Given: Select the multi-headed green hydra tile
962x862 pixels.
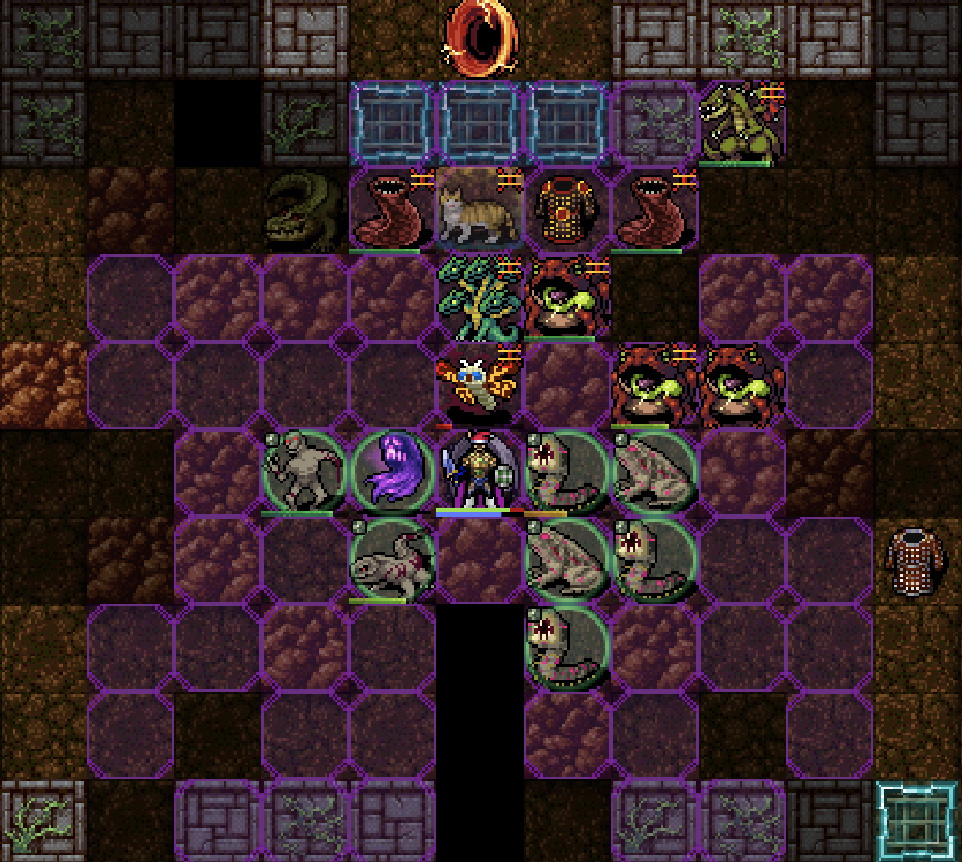Looking at the screenshot, I should point(480,298).
